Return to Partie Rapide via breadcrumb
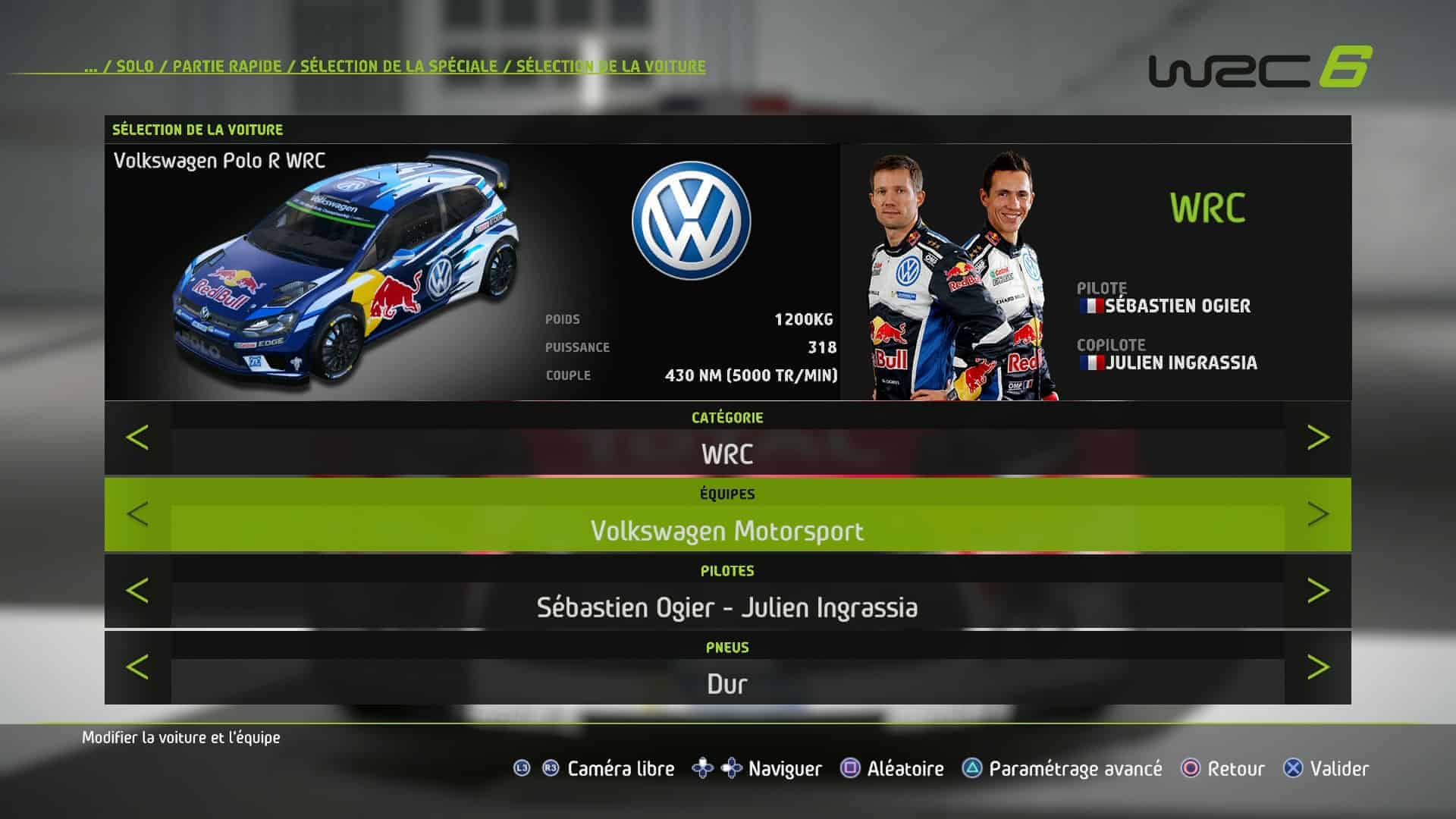The image size is (1456, 819). point(227,66)
